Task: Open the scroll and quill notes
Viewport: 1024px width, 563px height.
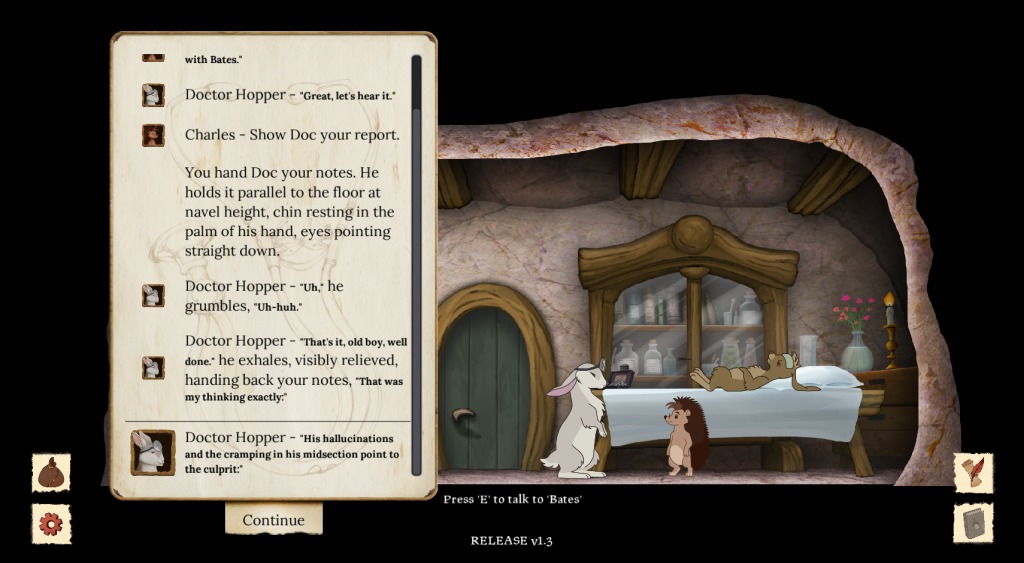Action: pos(973,473)
